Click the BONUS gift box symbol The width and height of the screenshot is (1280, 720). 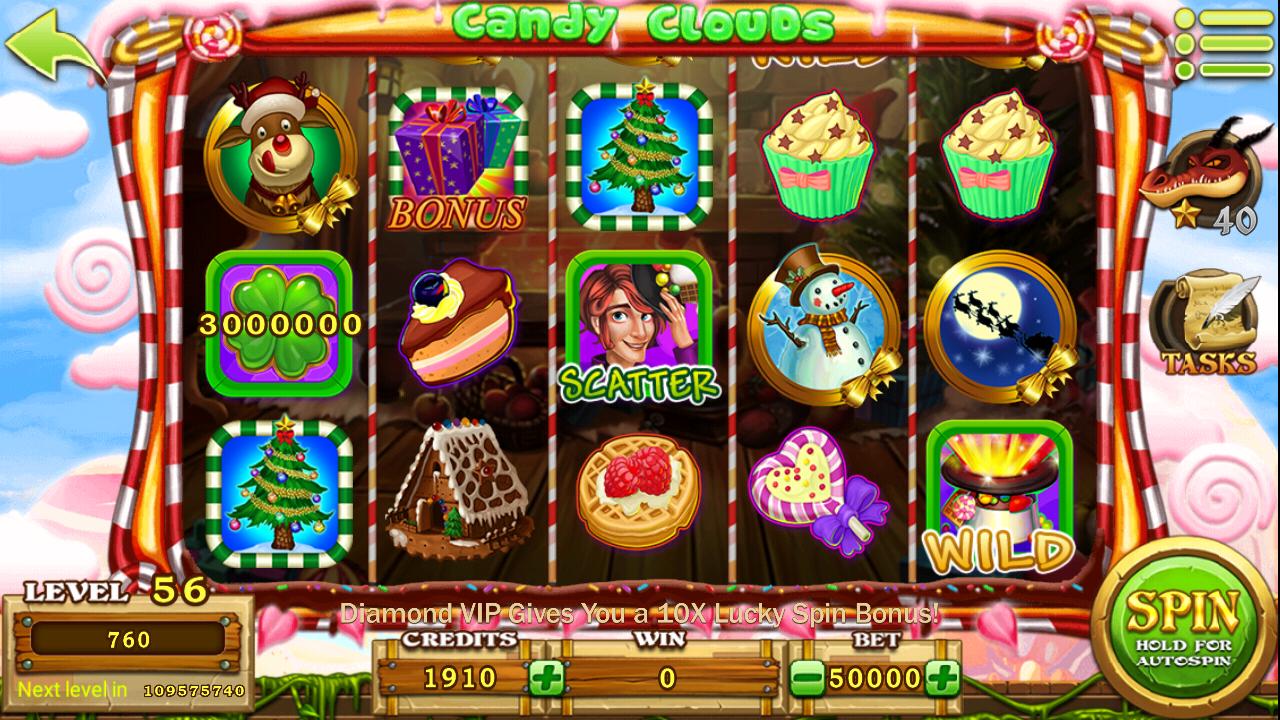pyautogui.click(x=456, y=155)
